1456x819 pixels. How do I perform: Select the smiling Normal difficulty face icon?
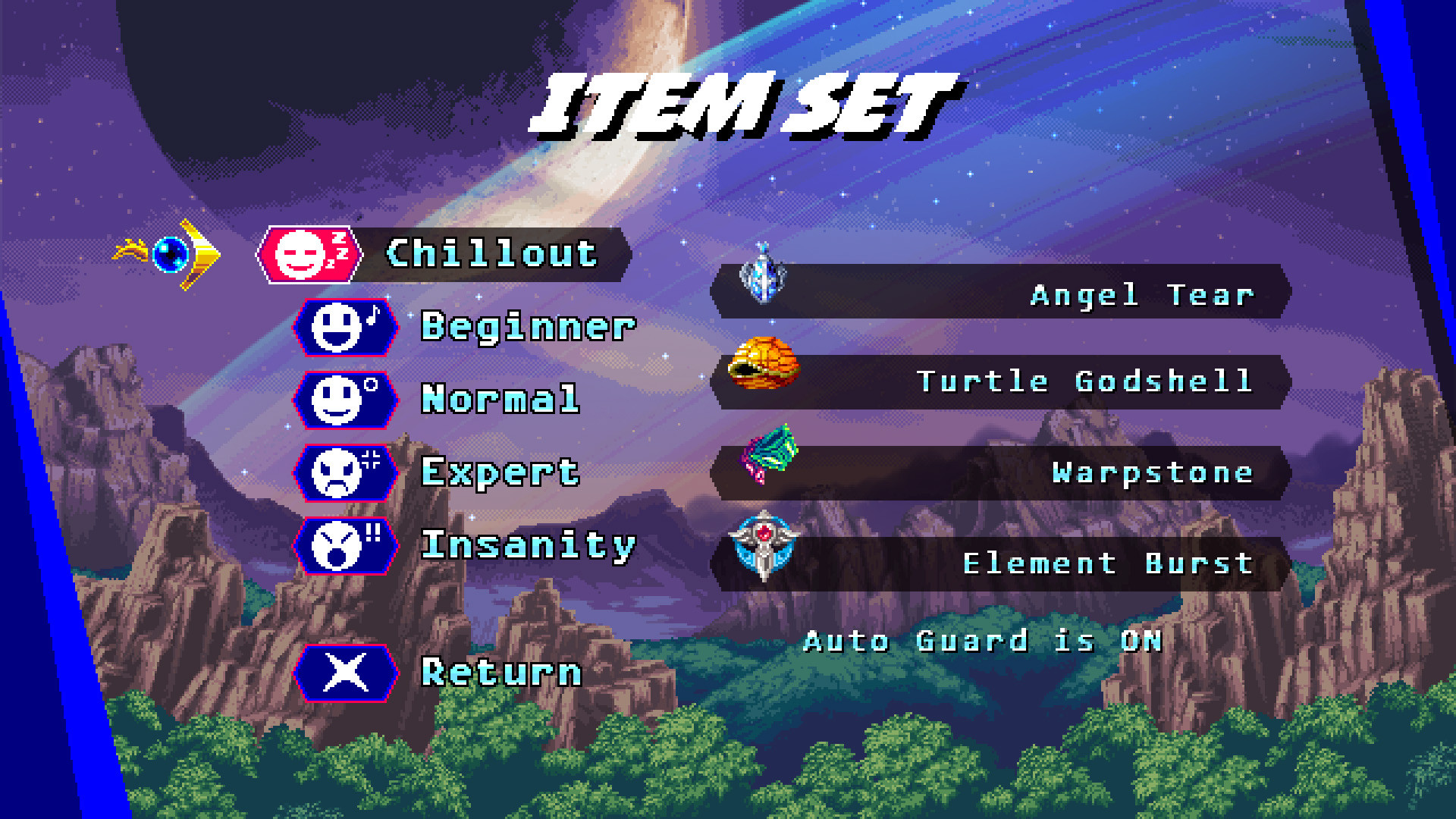tap(345, 400)
